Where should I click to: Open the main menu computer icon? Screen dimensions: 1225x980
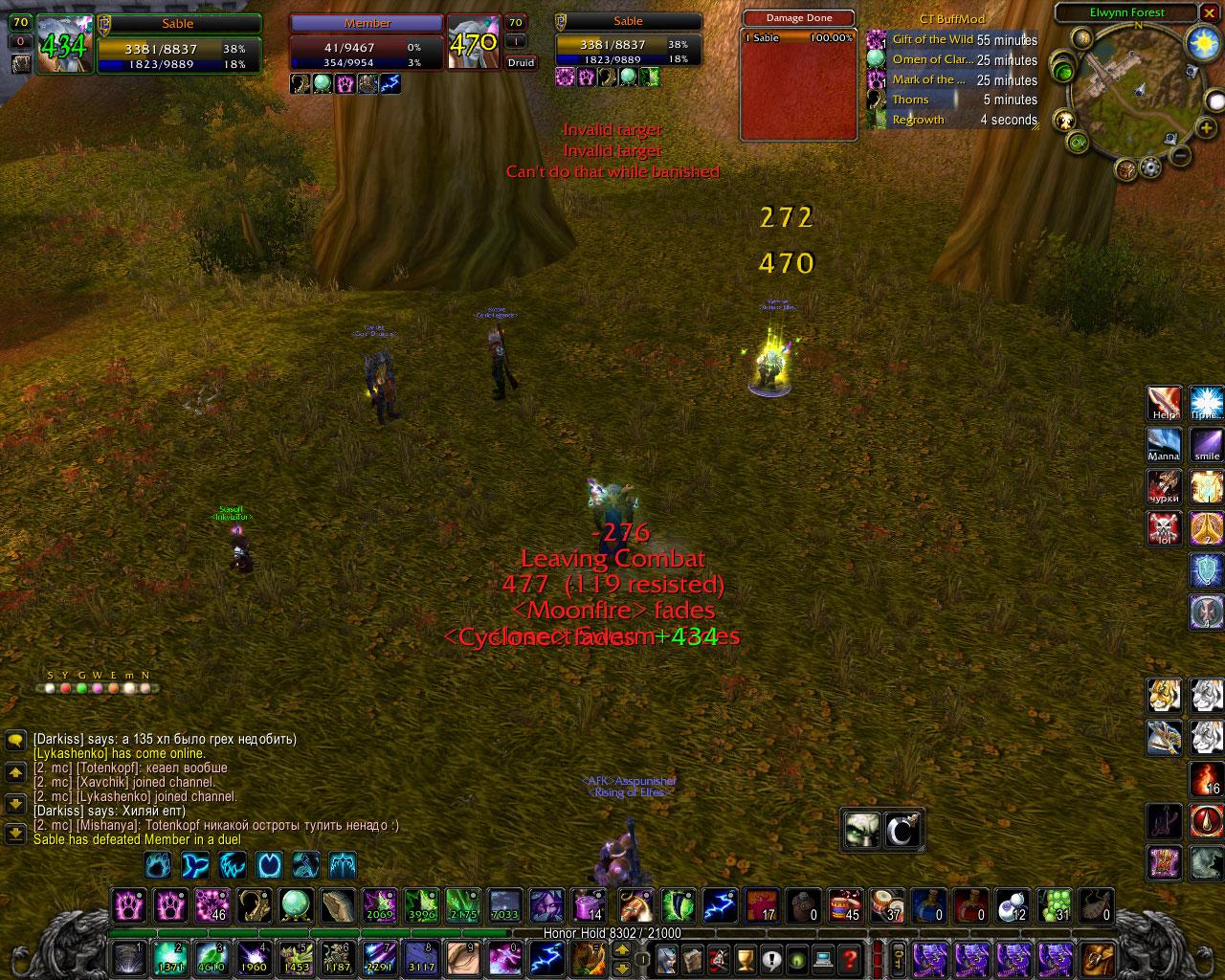pyautogui.click(x=822, y=958)
